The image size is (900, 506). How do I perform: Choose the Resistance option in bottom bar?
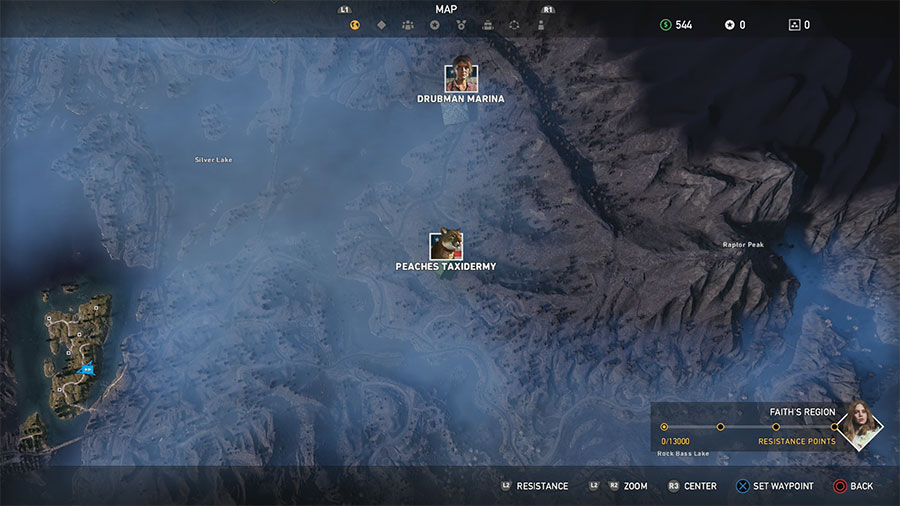[535, 486]
